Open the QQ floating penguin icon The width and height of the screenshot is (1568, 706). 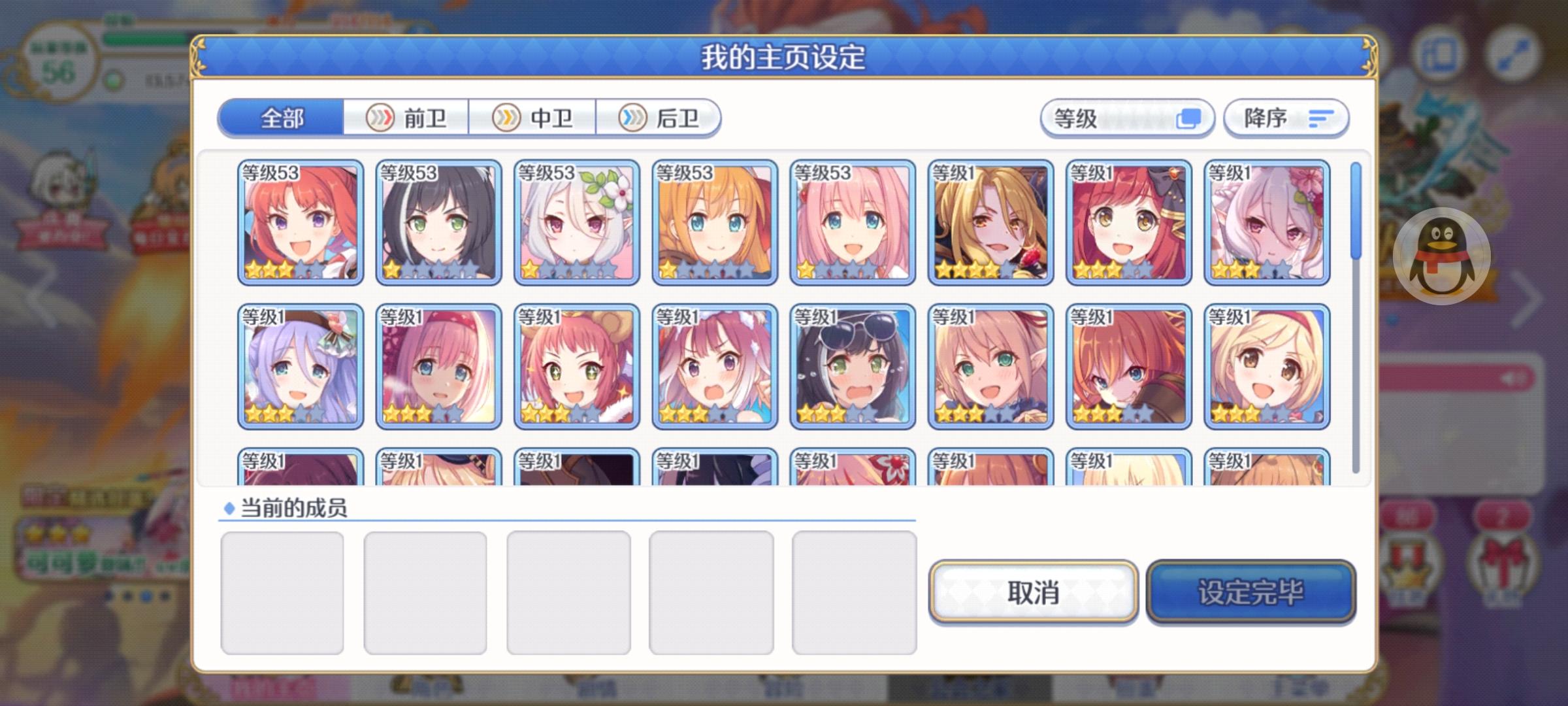click(x=1442, y=257)
